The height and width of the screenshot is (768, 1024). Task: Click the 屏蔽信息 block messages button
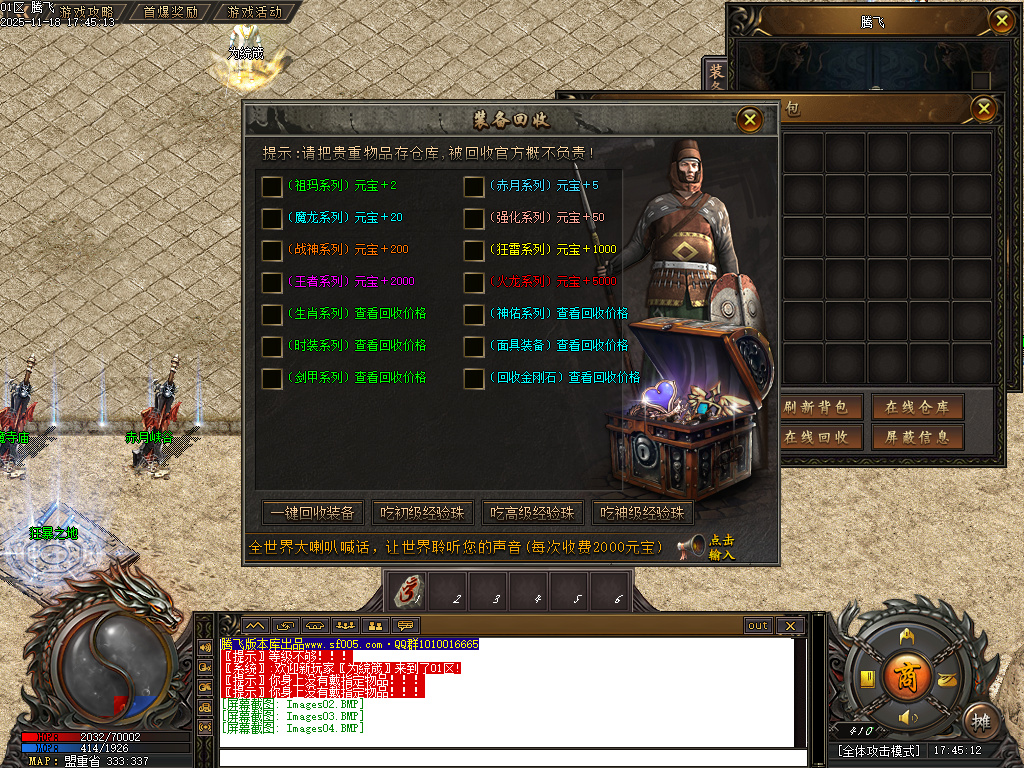pos(917,437)
